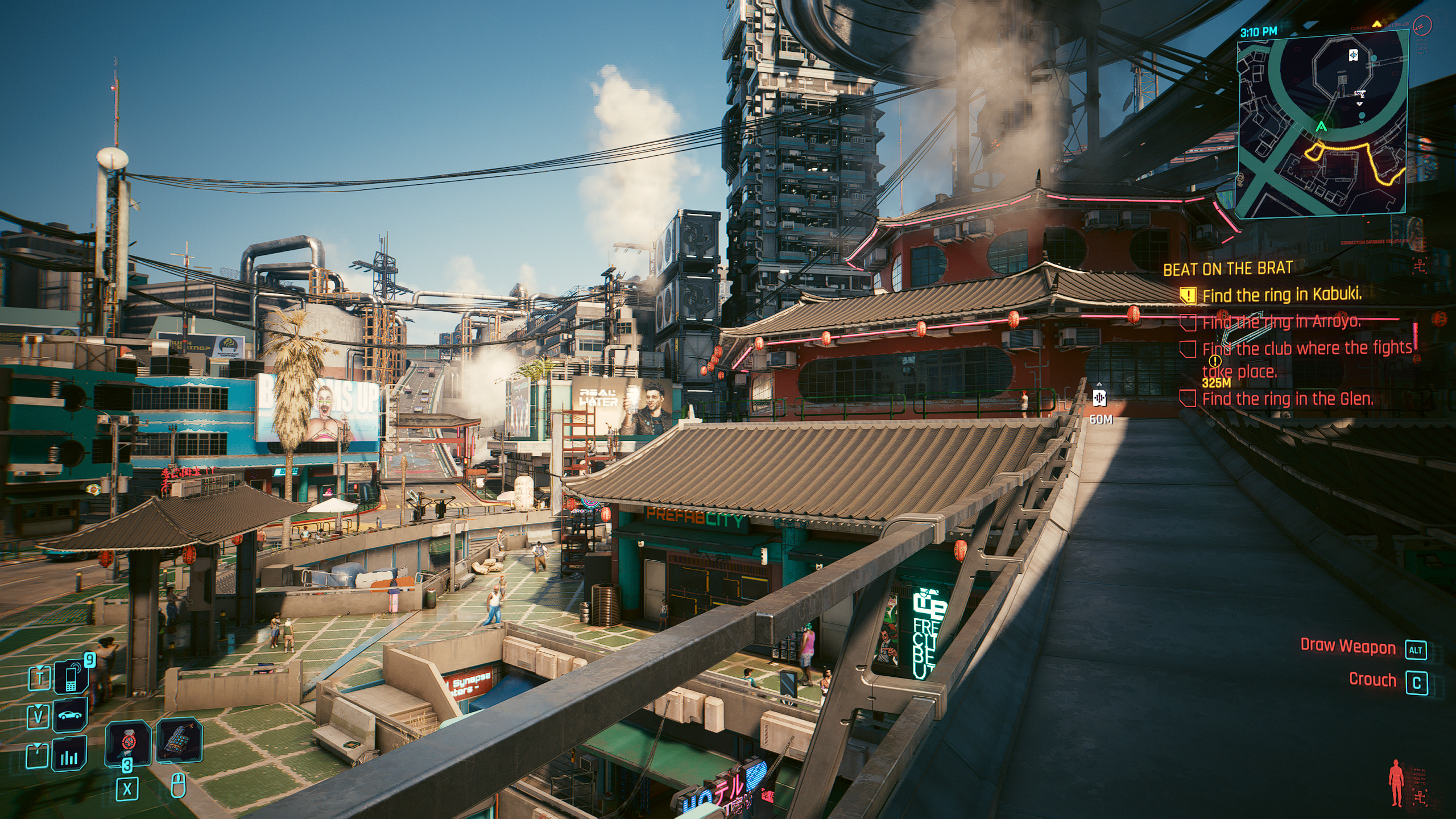Open the minimap
Image resolution: width=1456 pixels, height=819 pixels.
click(x=1323, y=125)
